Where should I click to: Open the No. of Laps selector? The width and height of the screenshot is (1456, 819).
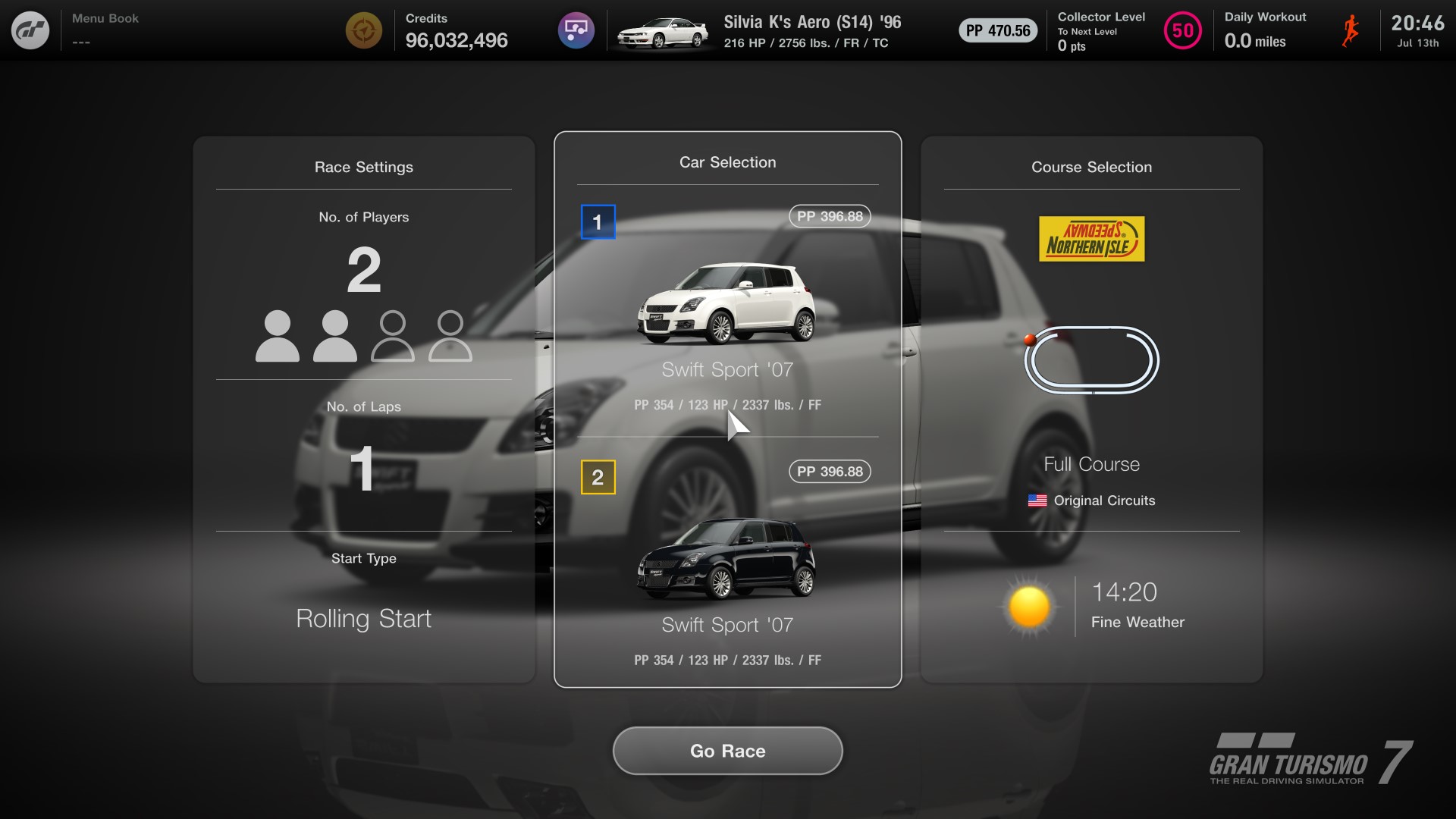(364, 470)
